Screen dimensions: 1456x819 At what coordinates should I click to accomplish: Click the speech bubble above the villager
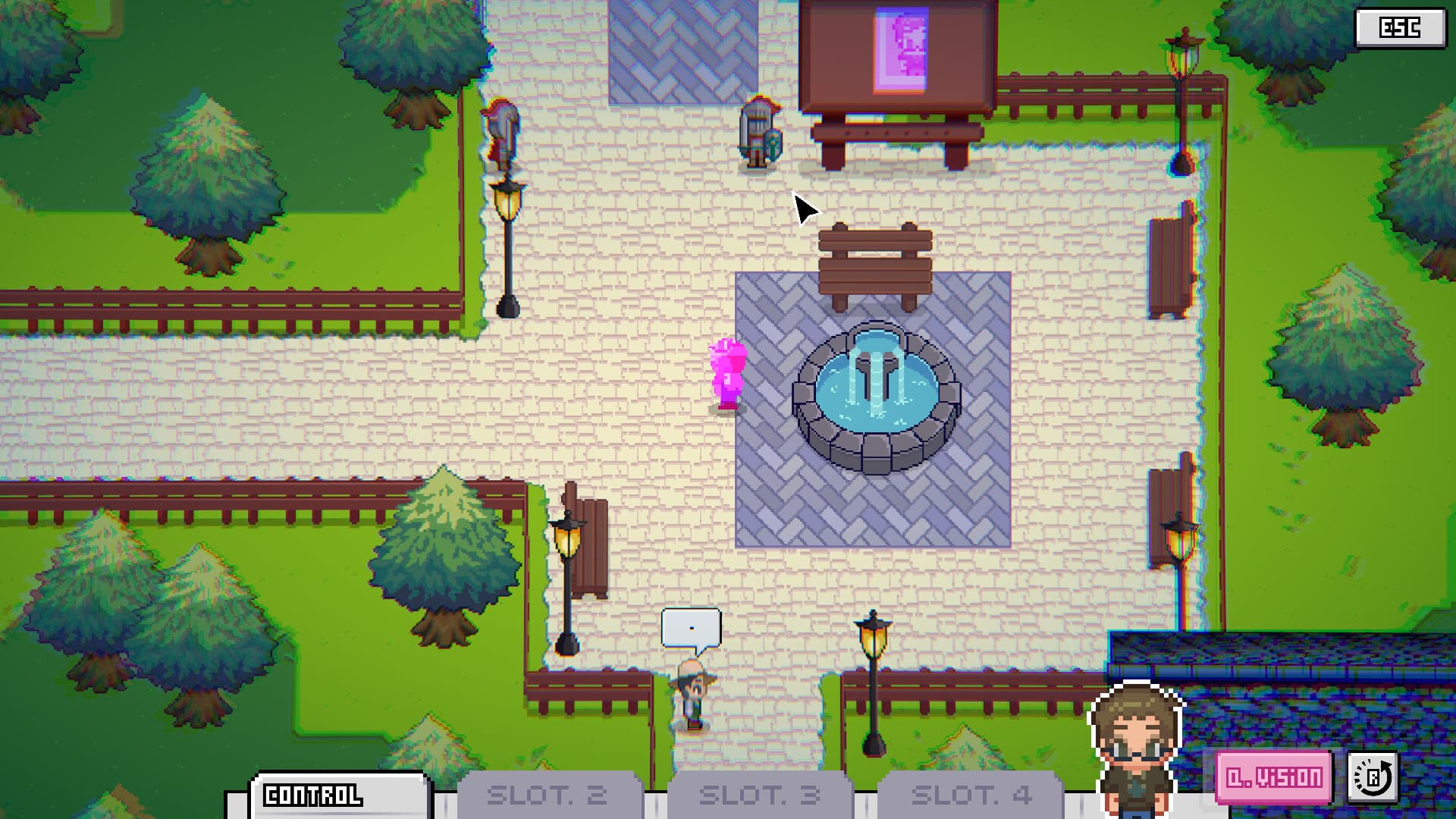click(690, 627)
